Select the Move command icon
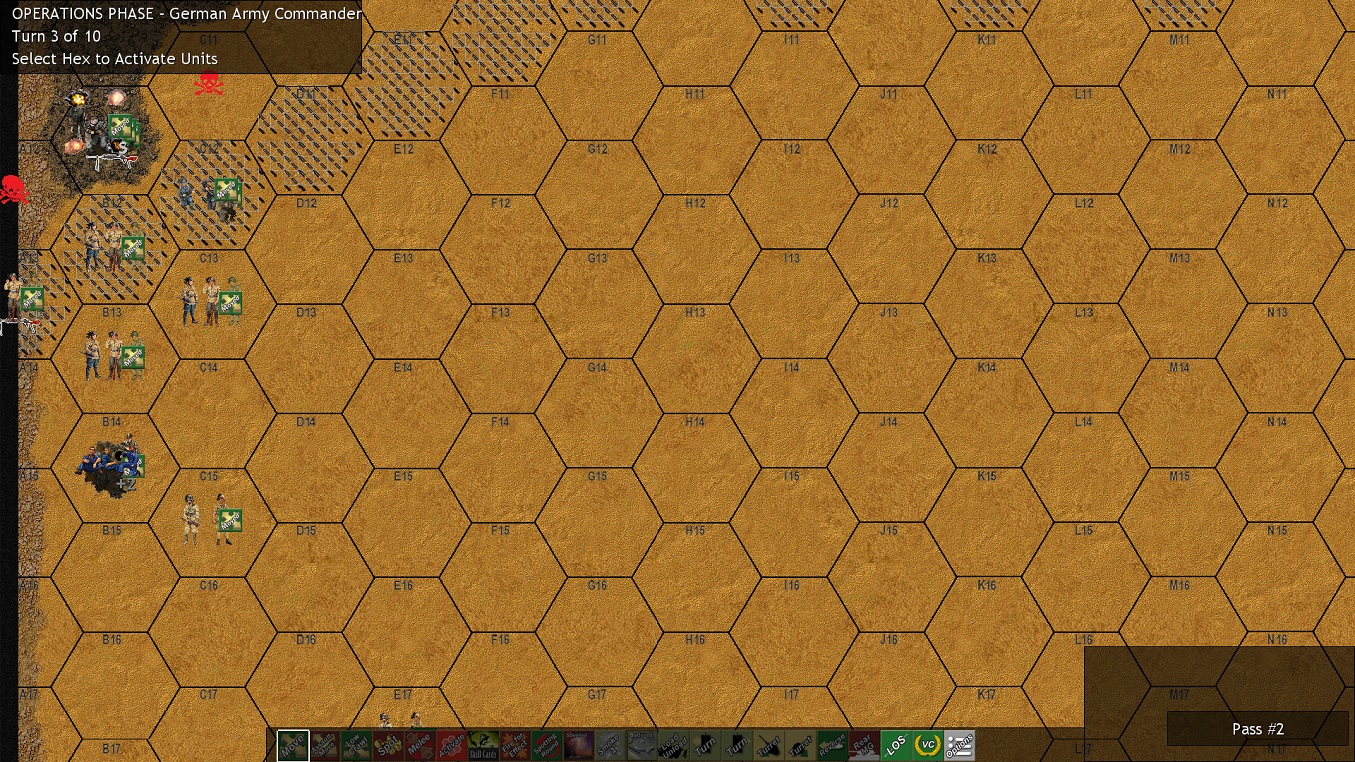The width and height of the screenshot is (1355, 762). [x=294, y=744]
